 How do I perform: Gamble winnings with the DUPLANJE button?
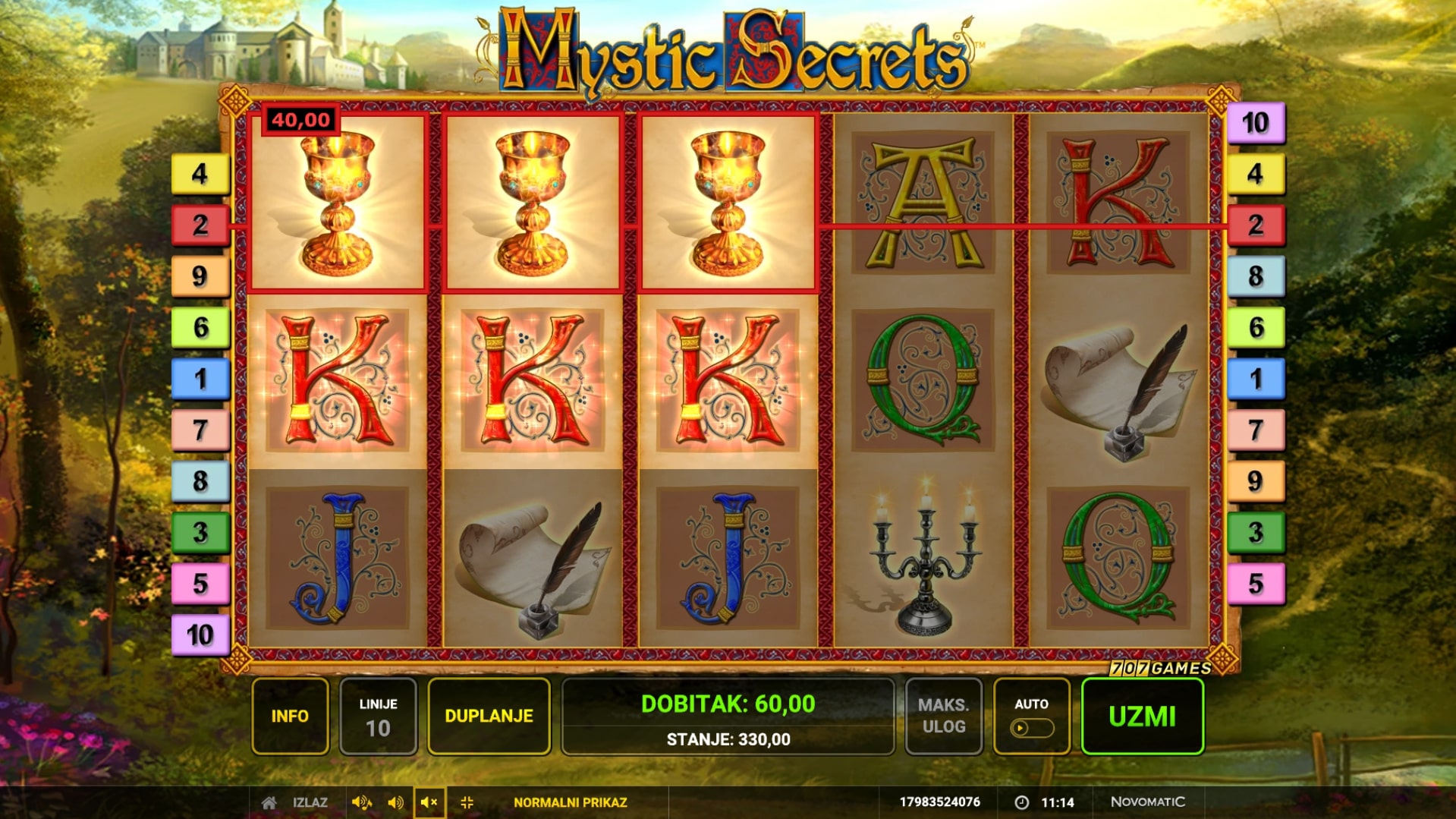[489, 716]
